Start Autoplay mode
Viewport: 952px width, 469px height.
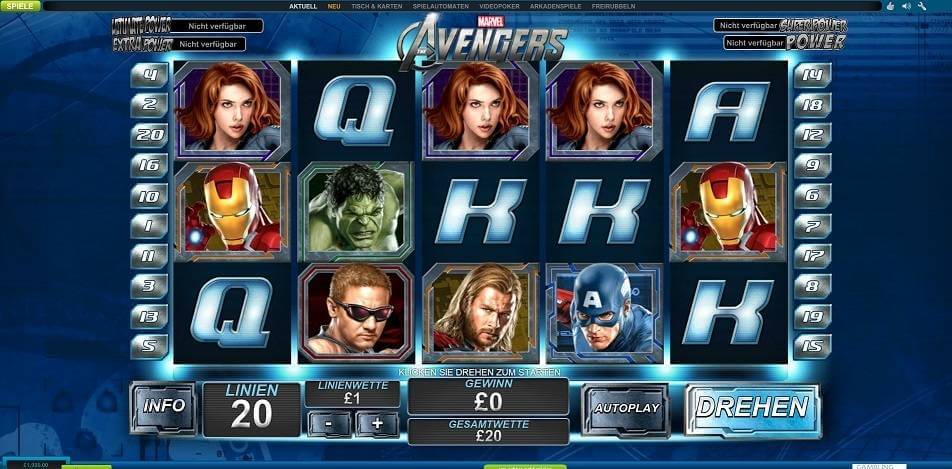(x=626, y=408)
